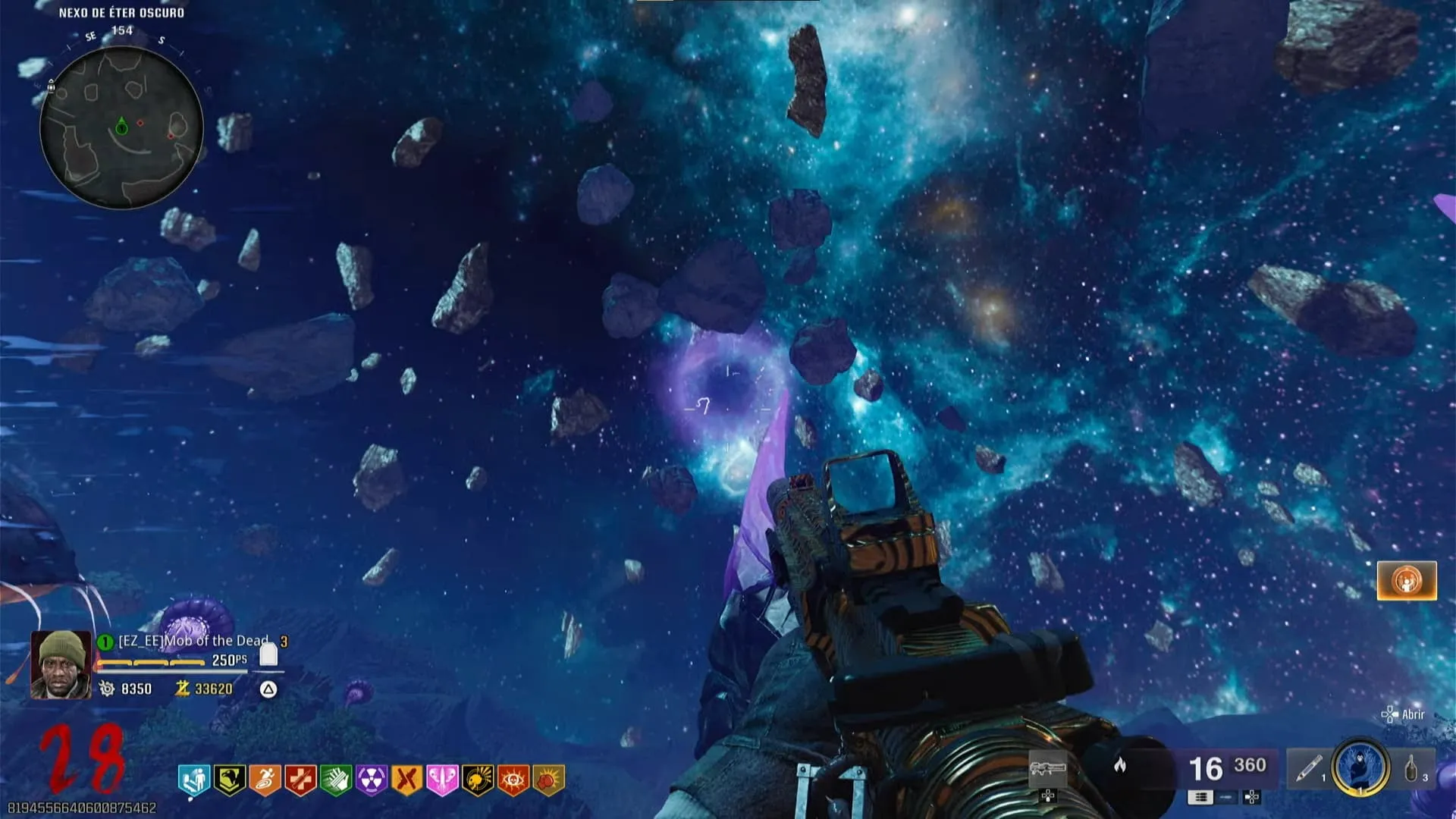Image resolution: width=1456 pixels, height=819 pixels.
Task: Click the green Speed Cola hand perk
Action: (x=336, y=780)
